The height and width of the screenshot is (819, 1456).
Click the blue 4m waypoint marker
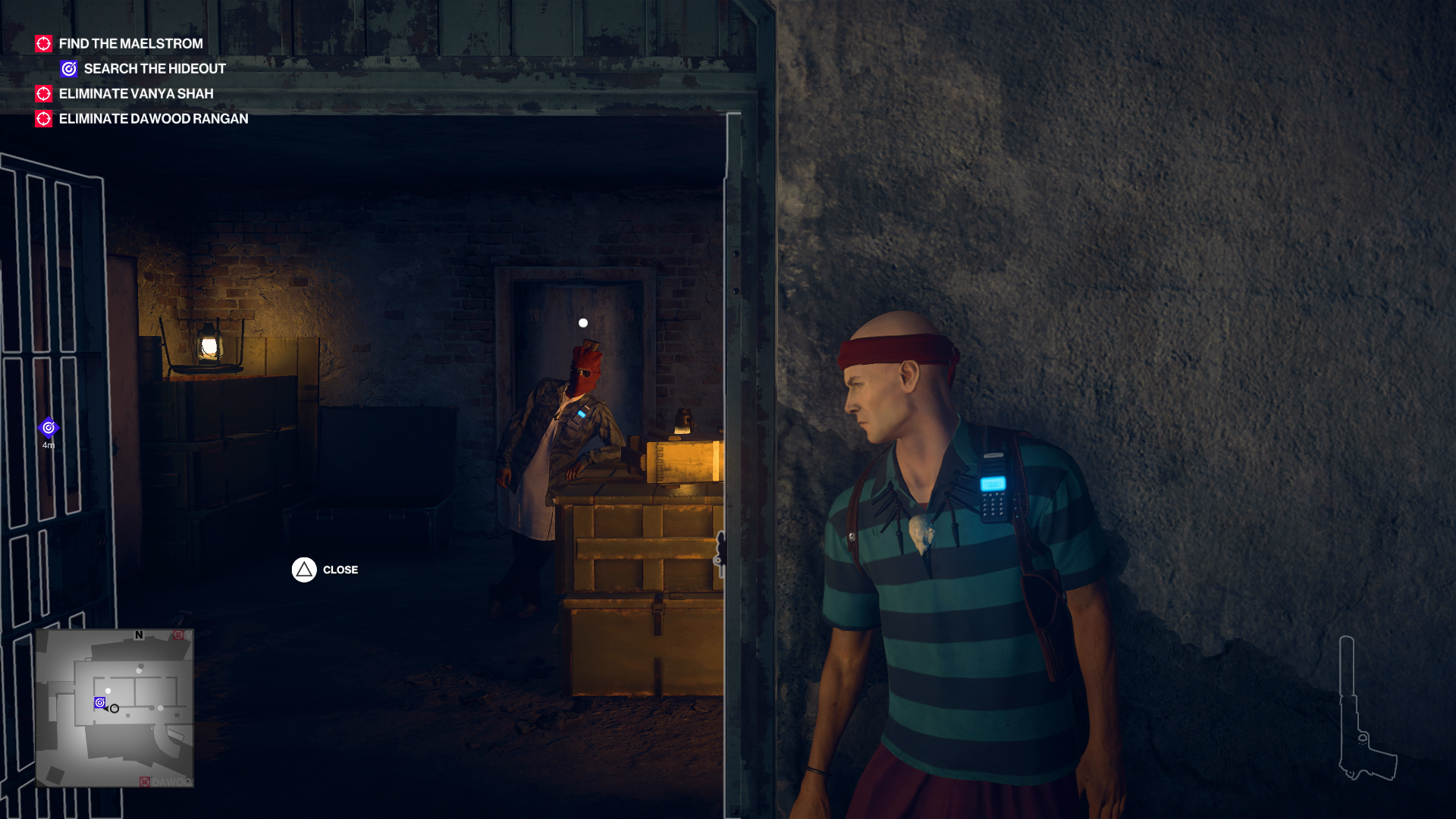click(x=49, y=427)
